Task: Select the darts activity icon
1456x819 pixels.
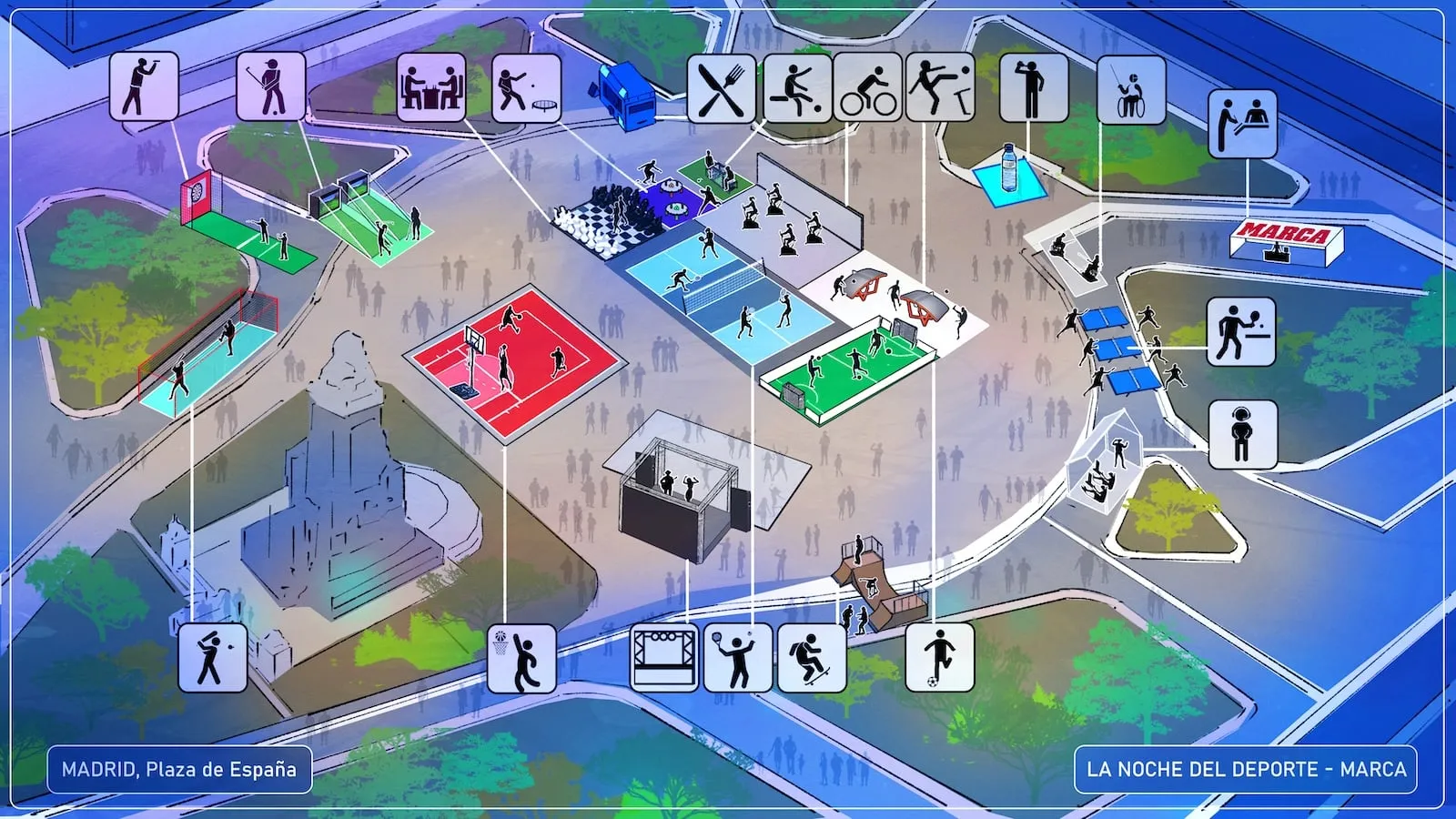Action: pyautogui.click(x=144, y=86)
